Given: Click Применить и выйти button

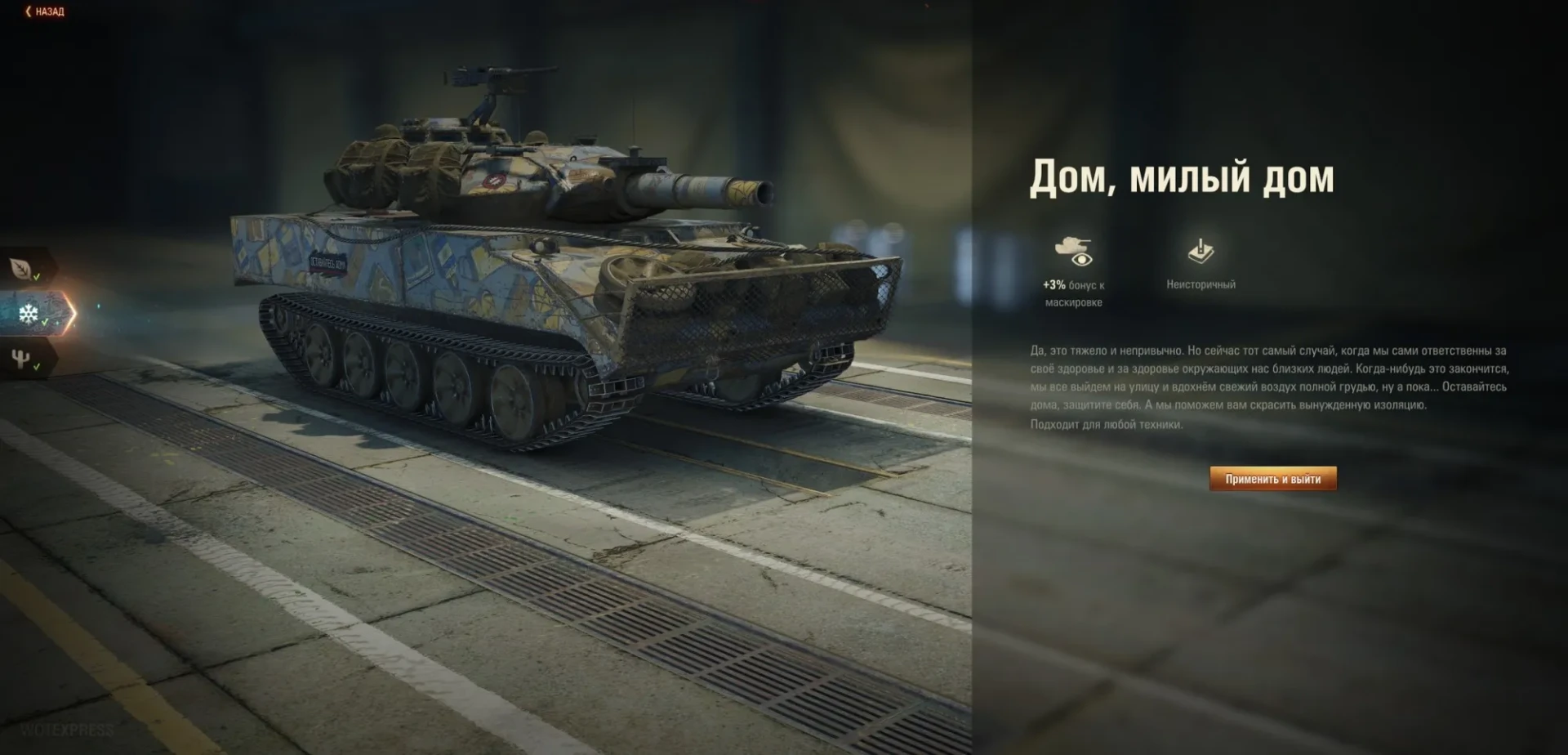Looking at the screenshot, I should (1272, 479).
